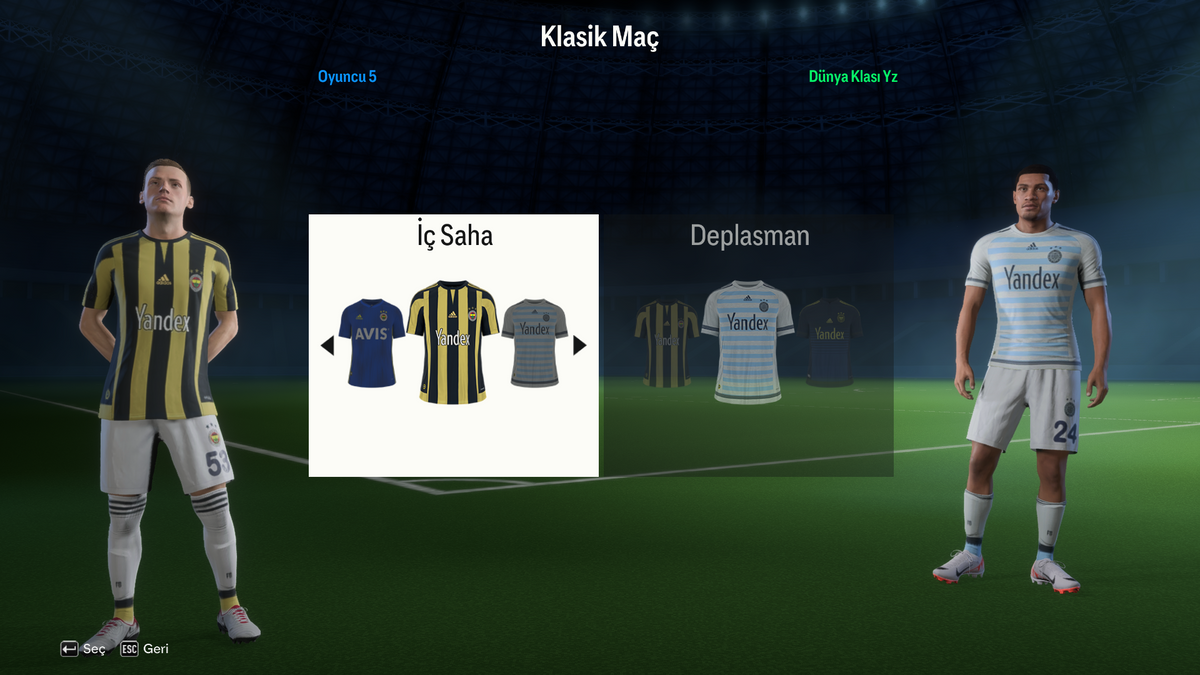Choose the grey Yandex kit in İç Saha

535,342
